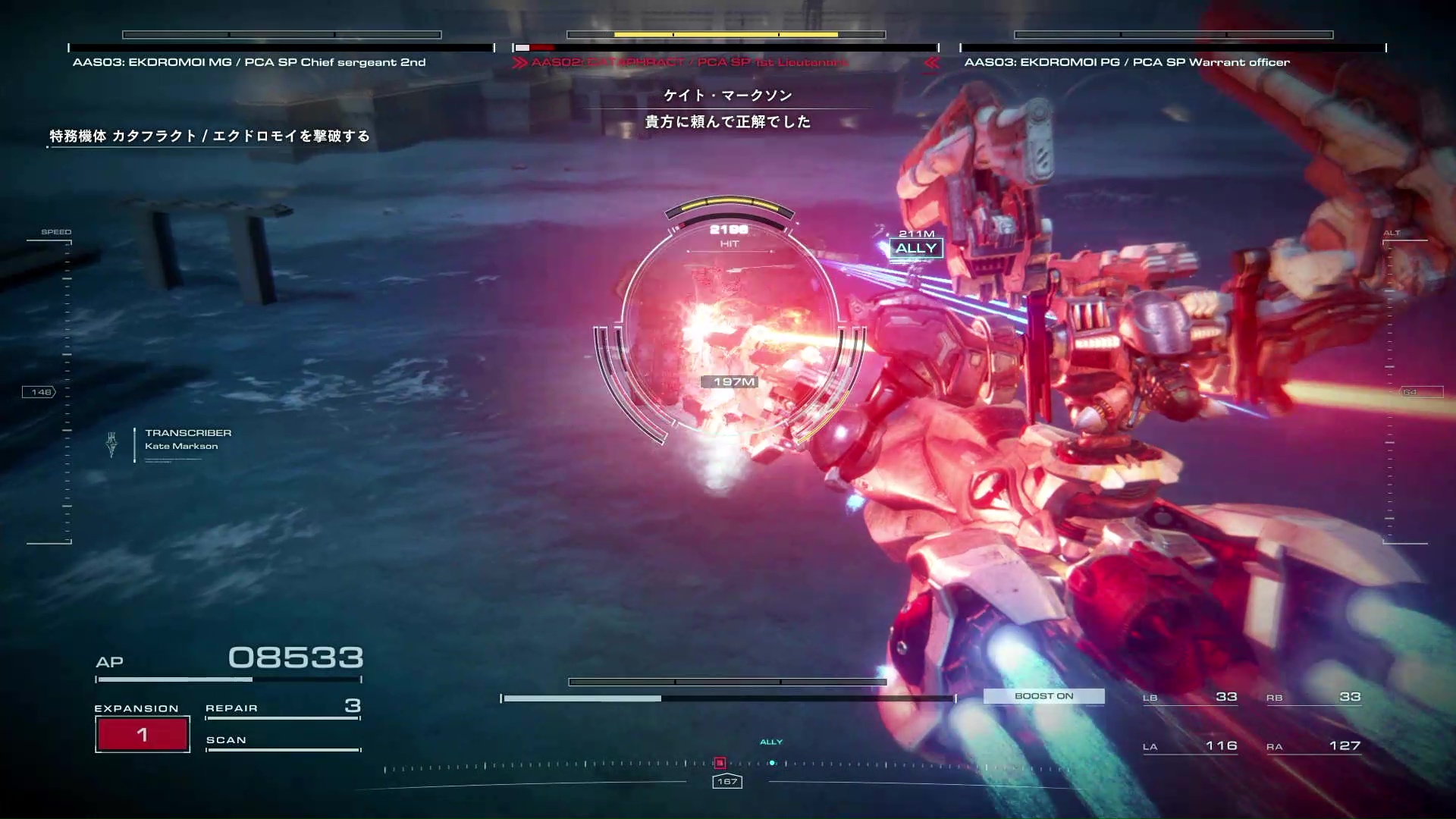Screen dimensions: 1456x819
Task: Target EKDROMOI MG Chief sergeant 2nd label
Action: click(x=249, y=62)
